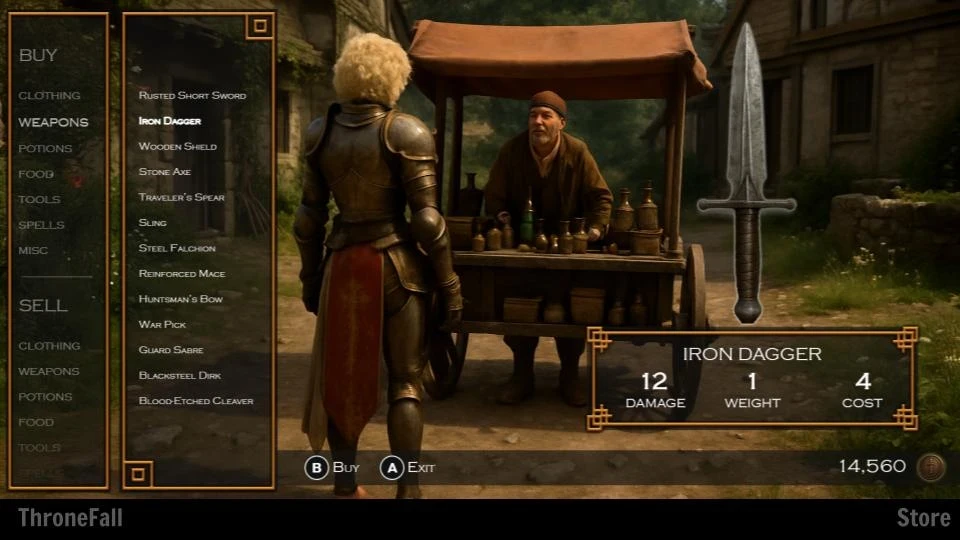This screenshot has width=960, height=540.
Task: Choose the Sling entry
Action: (153, 223)
